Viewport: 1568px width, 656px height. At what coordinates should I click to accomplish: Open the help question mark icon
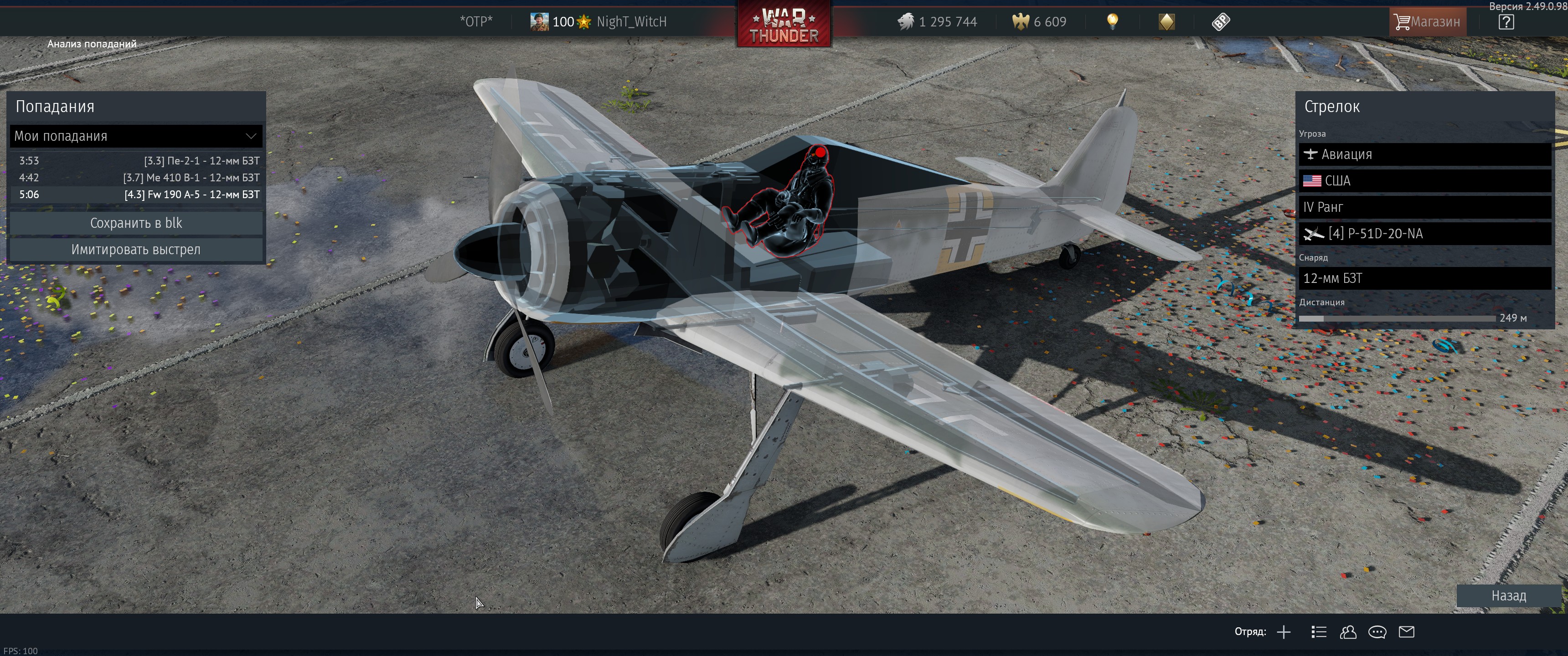tap(1506, 22)
